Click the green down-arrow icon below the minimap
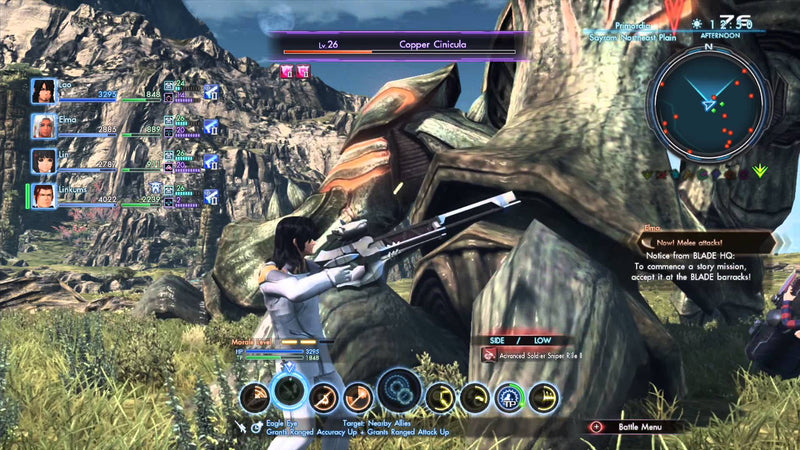 click(x=760, y=171)
